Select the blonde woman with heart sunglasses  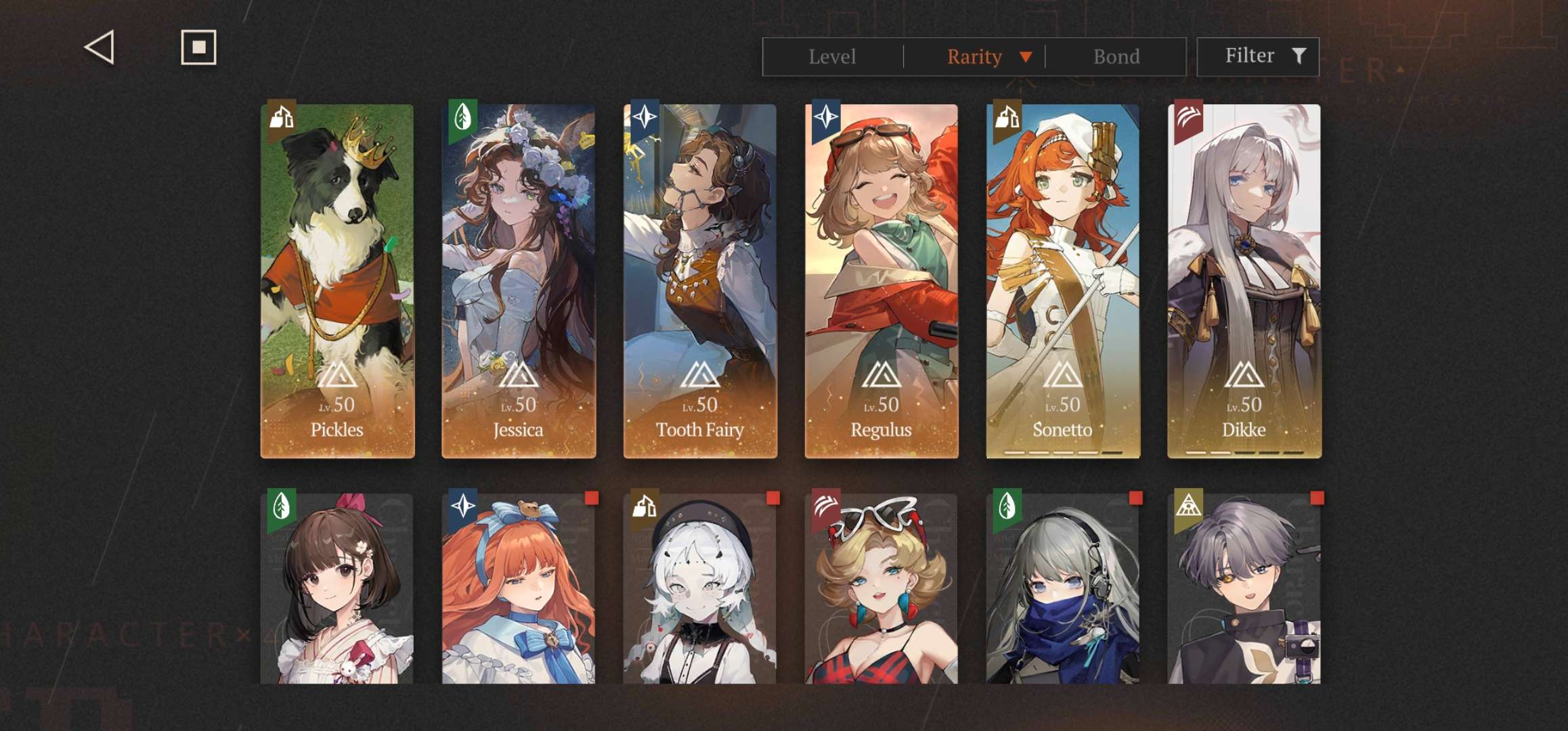point(881,589)
